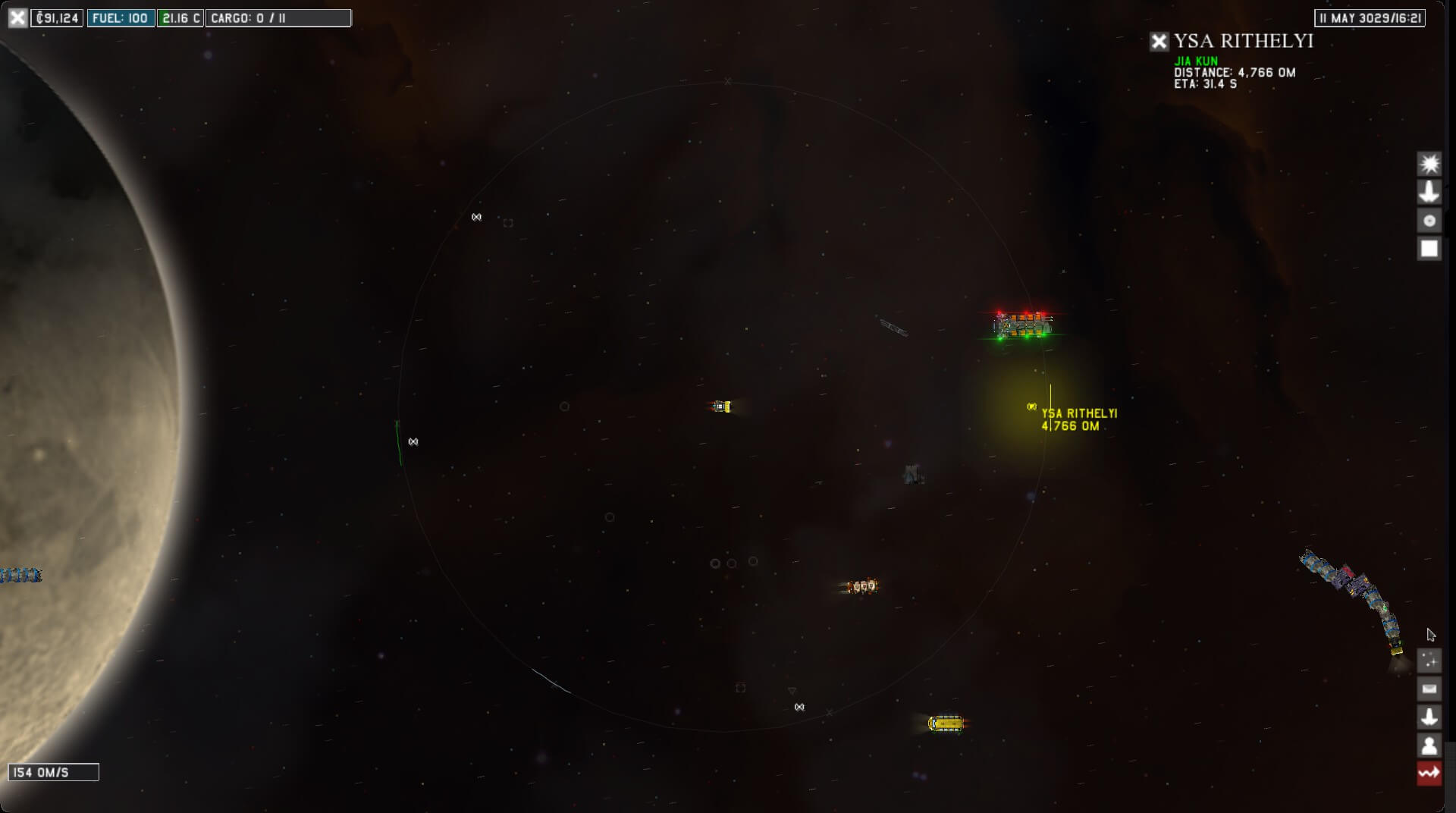Click the circular dot icon button
This screenshot has height=813, width=1456.
click(1429, 221)
